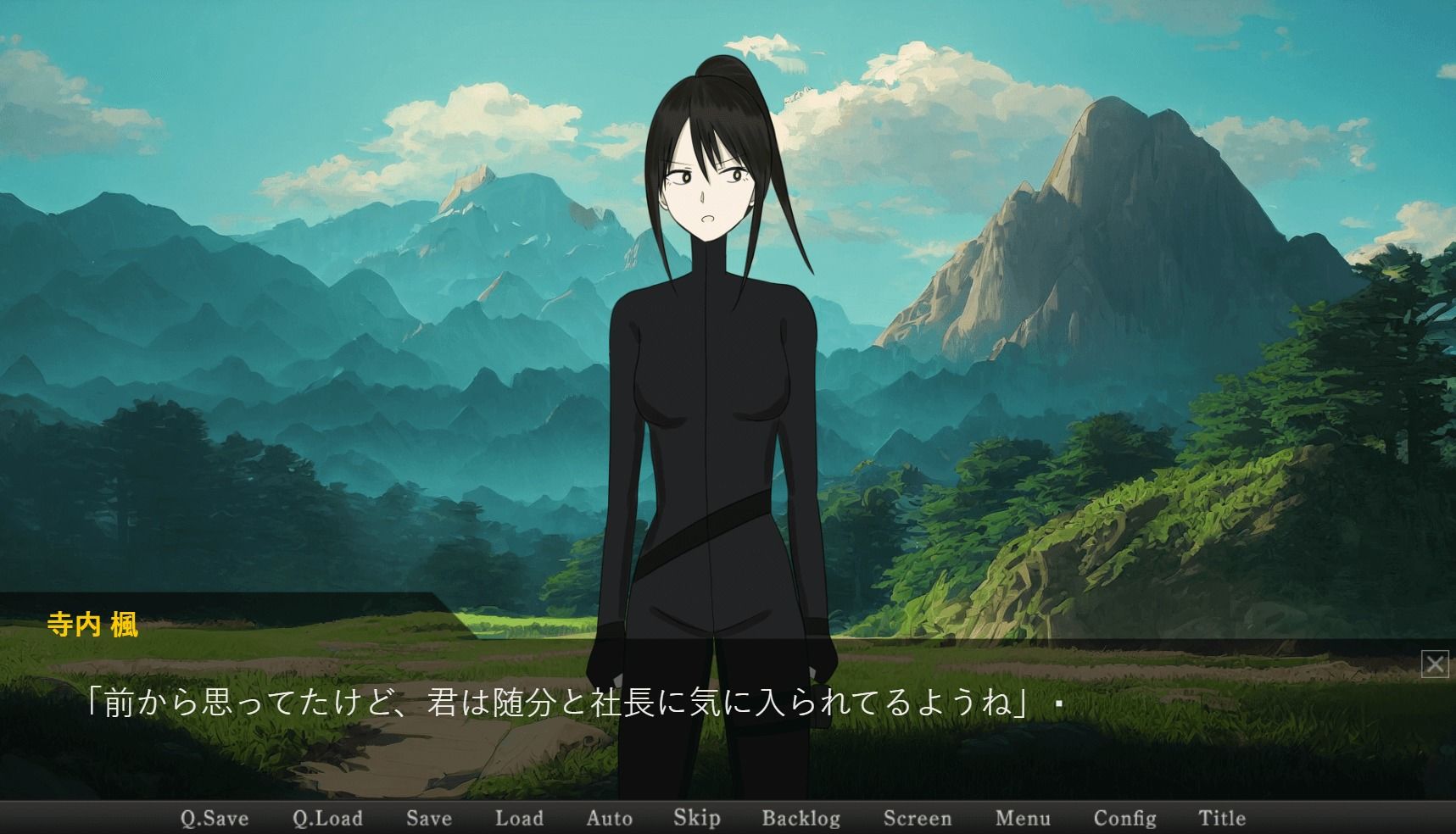Open the game Menu
The height and width of the screenshot is (834, 1456).
[1023, 817]
